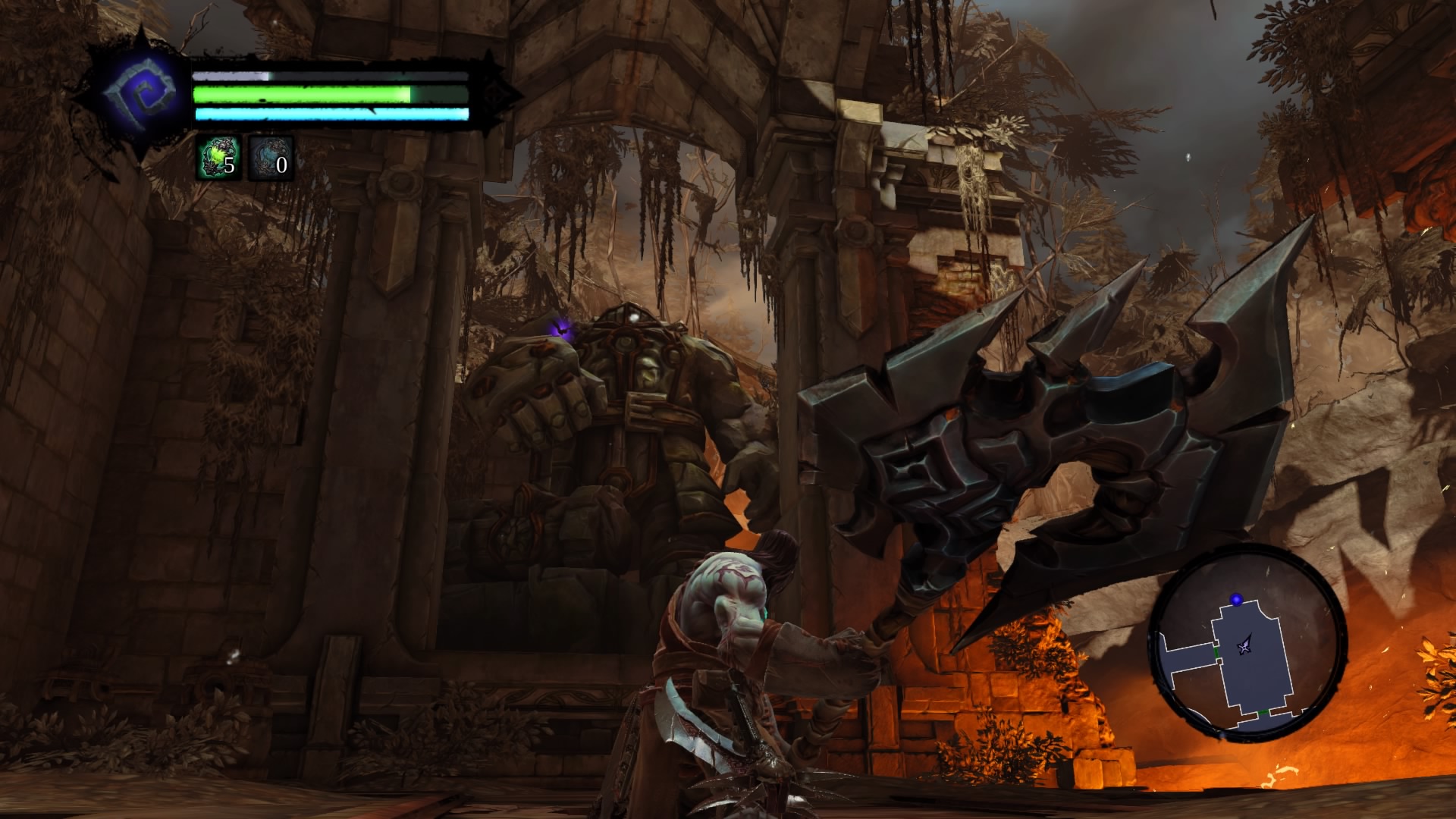Screen dimensions: 1456x819
Task: Click the circular minimap
Action: tap(1247, 642)
